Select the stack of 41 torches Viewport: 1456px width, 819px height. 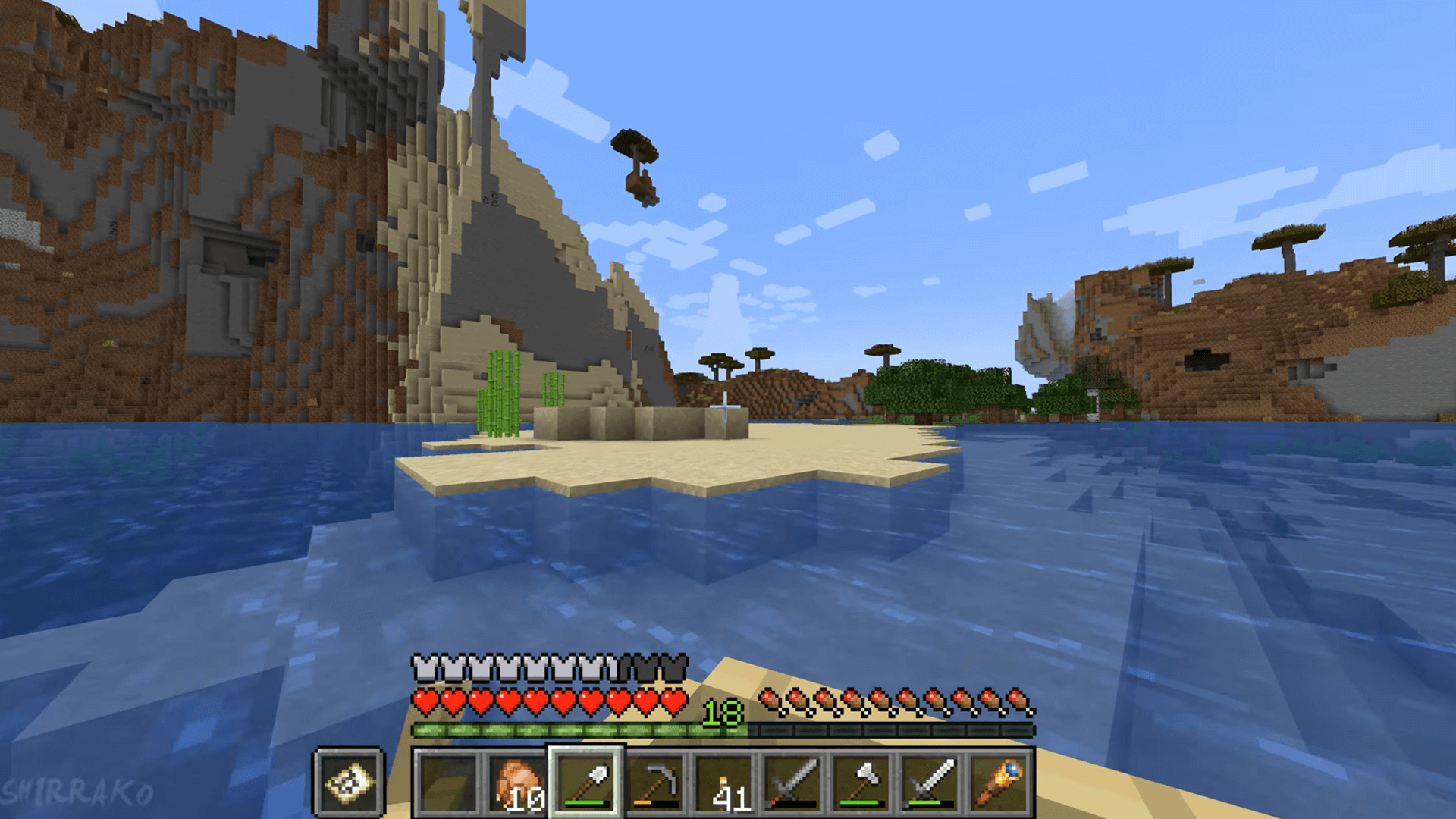[x=723, y=781]
